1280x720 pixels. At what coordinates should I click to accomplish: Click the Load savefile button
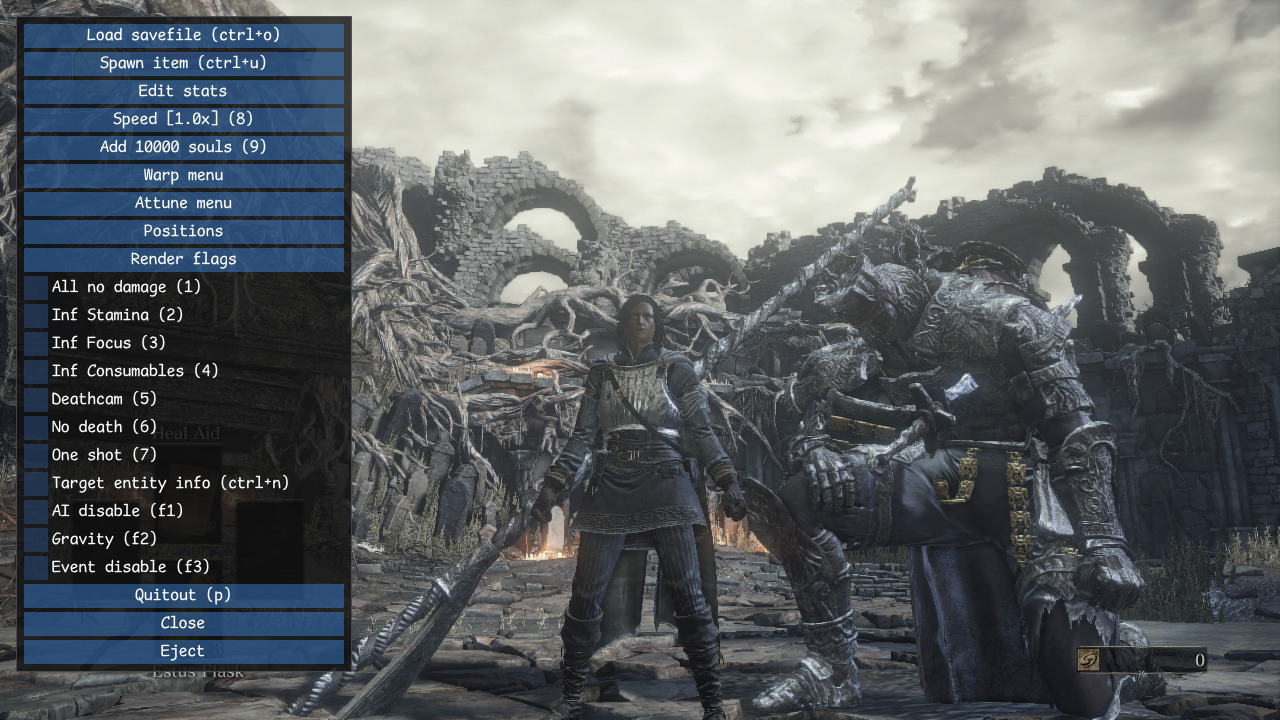(x=183, y=35)
